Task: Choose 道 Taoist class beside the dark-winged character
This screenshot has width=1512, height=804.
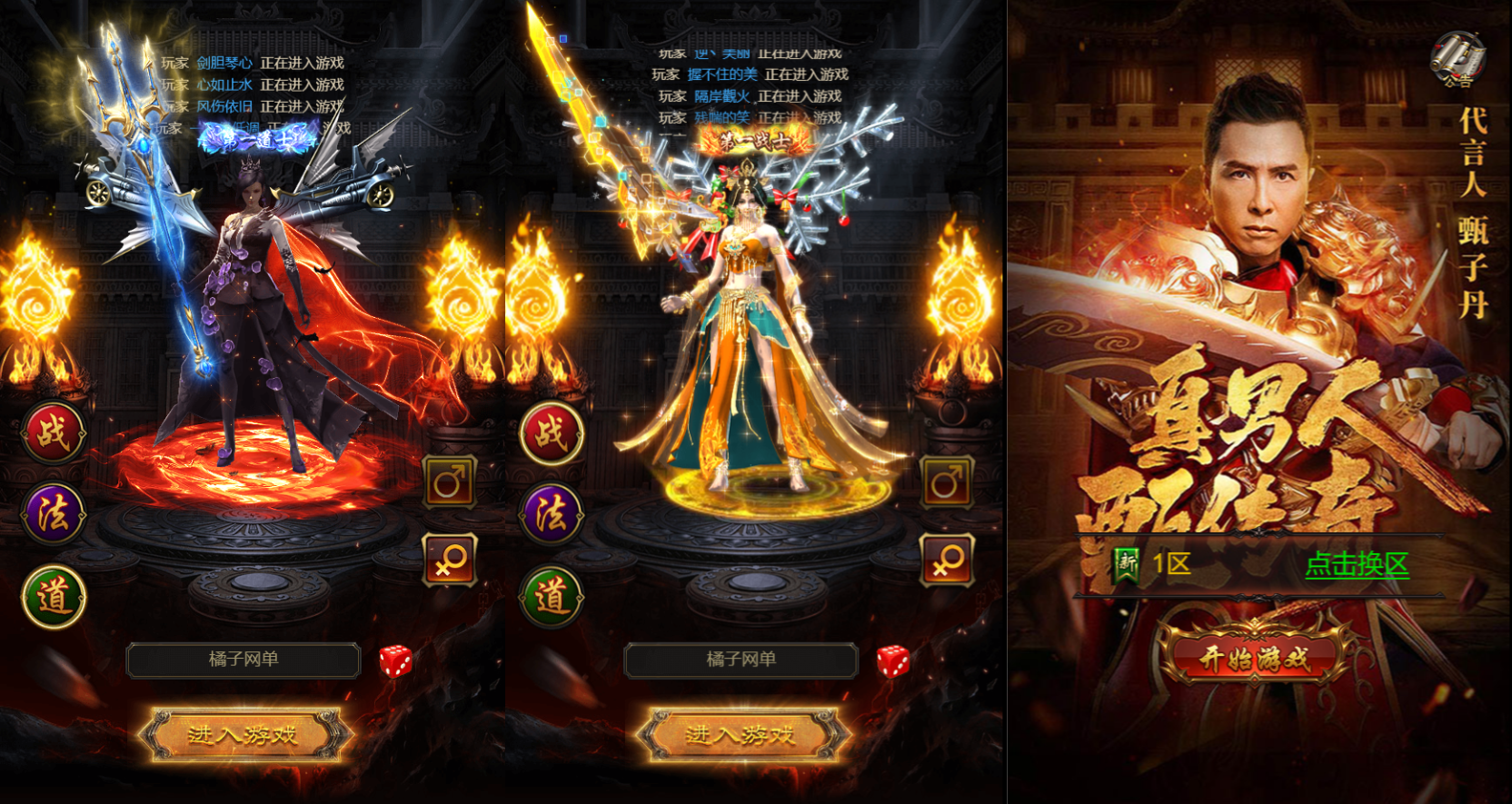Action: tap(54, 597)
